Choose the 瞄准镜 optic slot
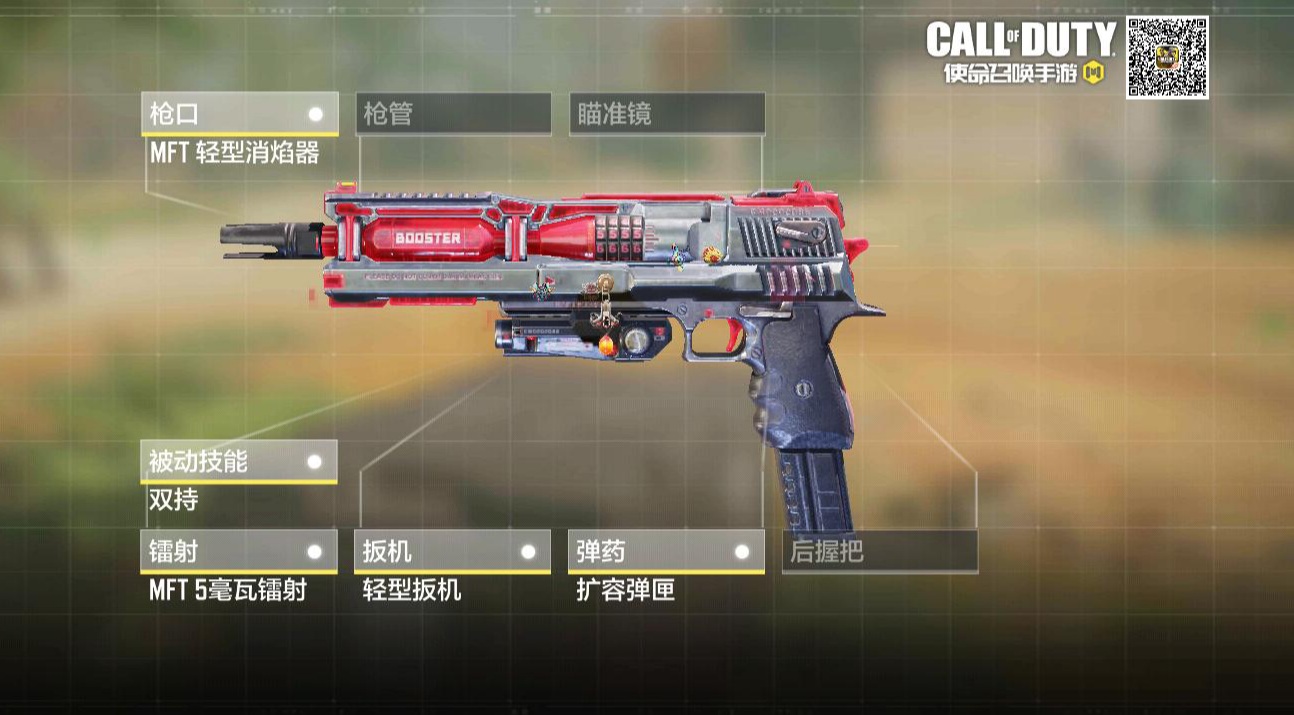 (666, 114)
